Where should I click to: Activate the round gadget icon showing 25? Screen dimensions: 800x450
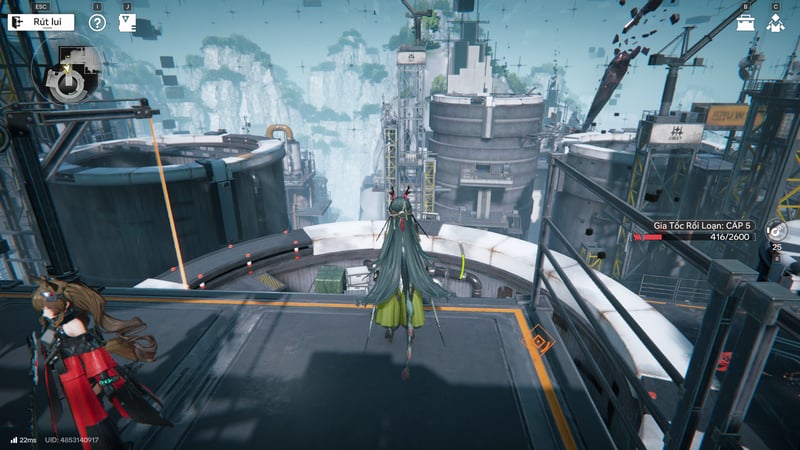[x=777, y=228]
